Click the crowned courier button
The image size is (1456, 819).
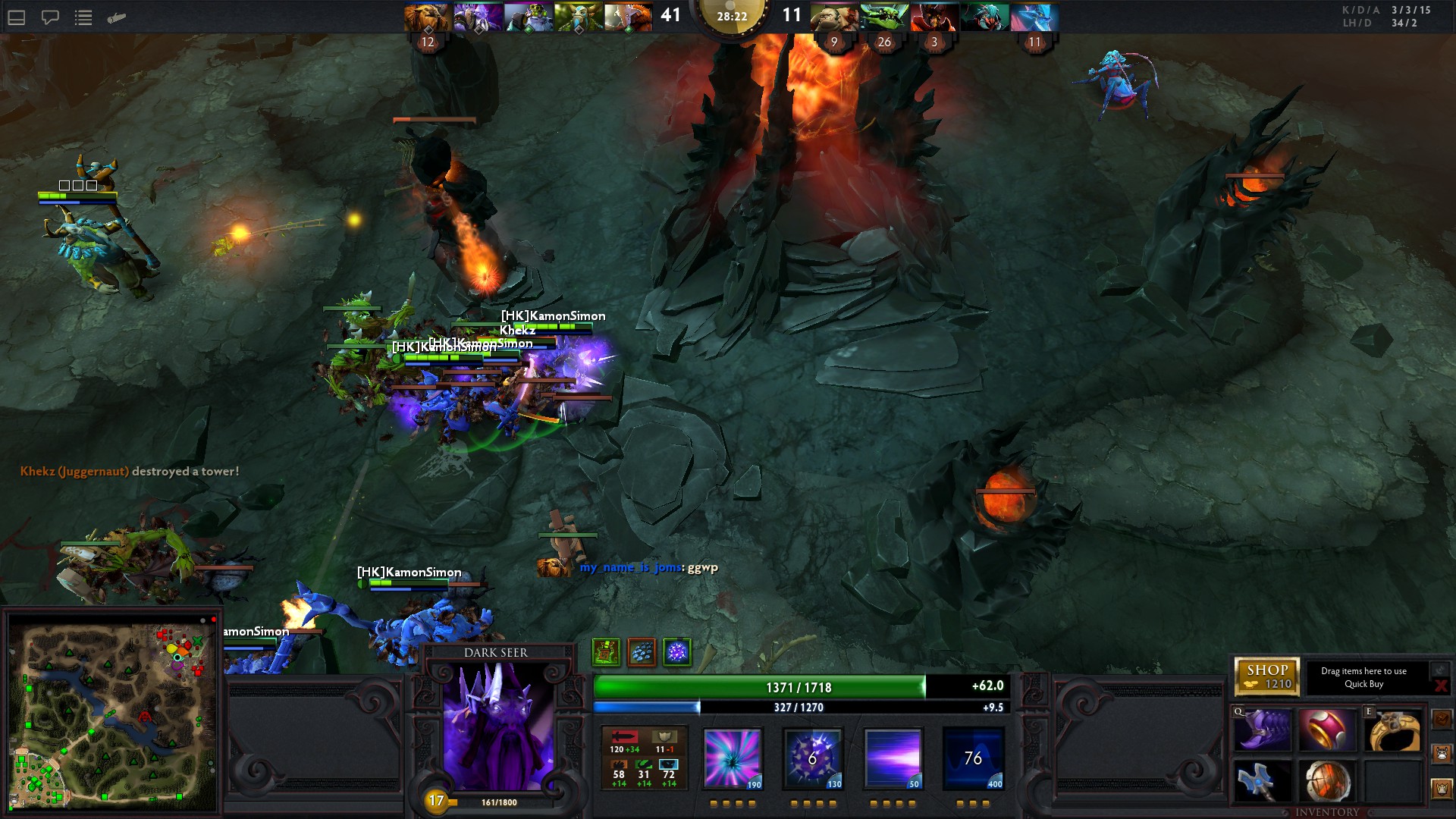tap(1442, 789)
